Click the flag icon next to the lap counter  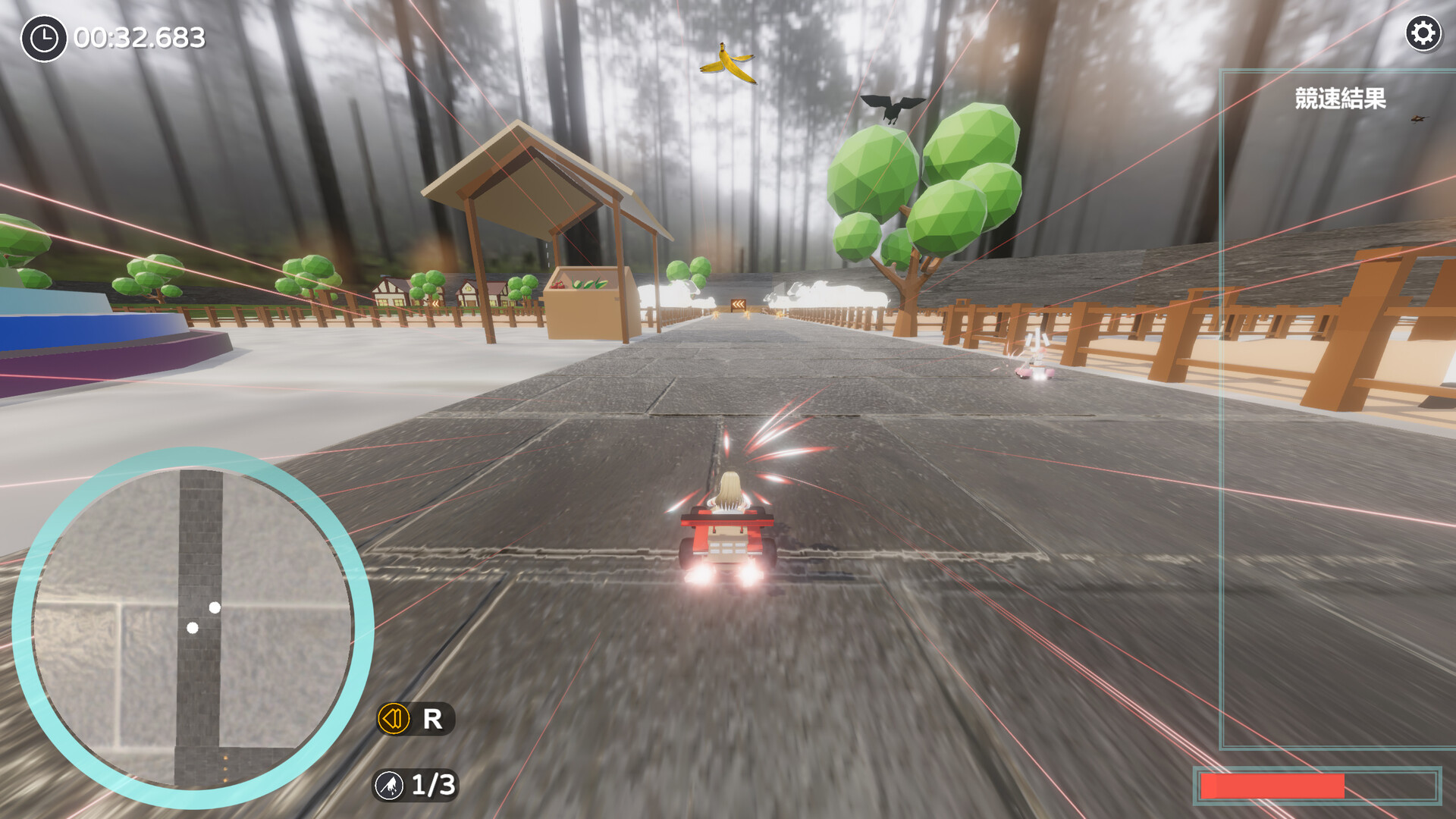pos(389,786)
